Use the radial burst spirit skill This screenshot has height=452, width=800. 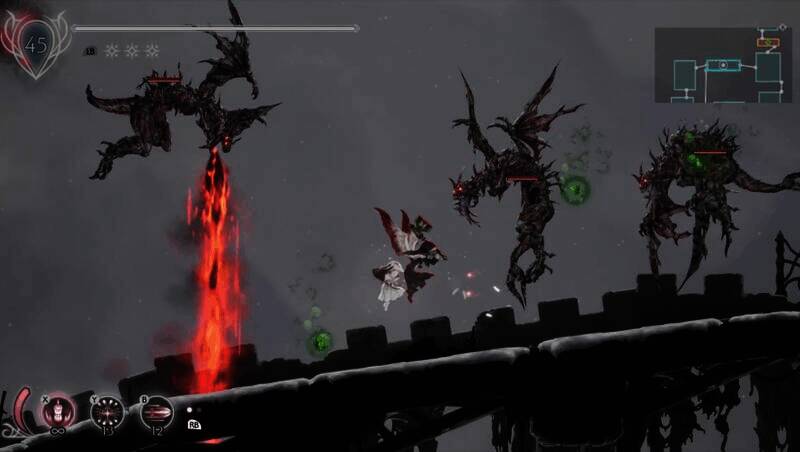[x=107, y=410]
